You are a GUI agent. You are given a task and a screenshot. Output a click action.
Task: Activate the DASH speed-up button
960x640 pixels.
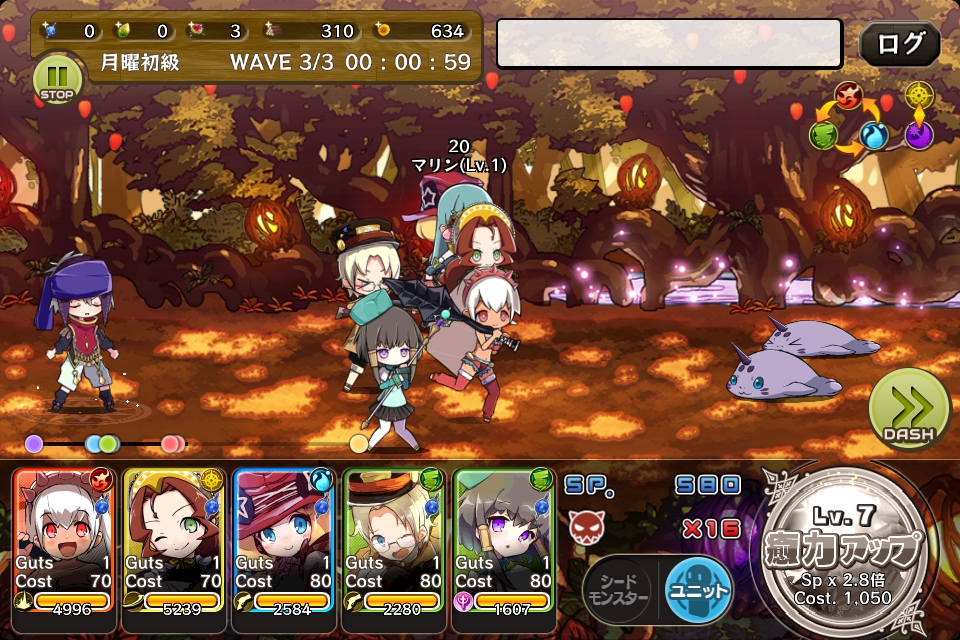click(908, 408)
